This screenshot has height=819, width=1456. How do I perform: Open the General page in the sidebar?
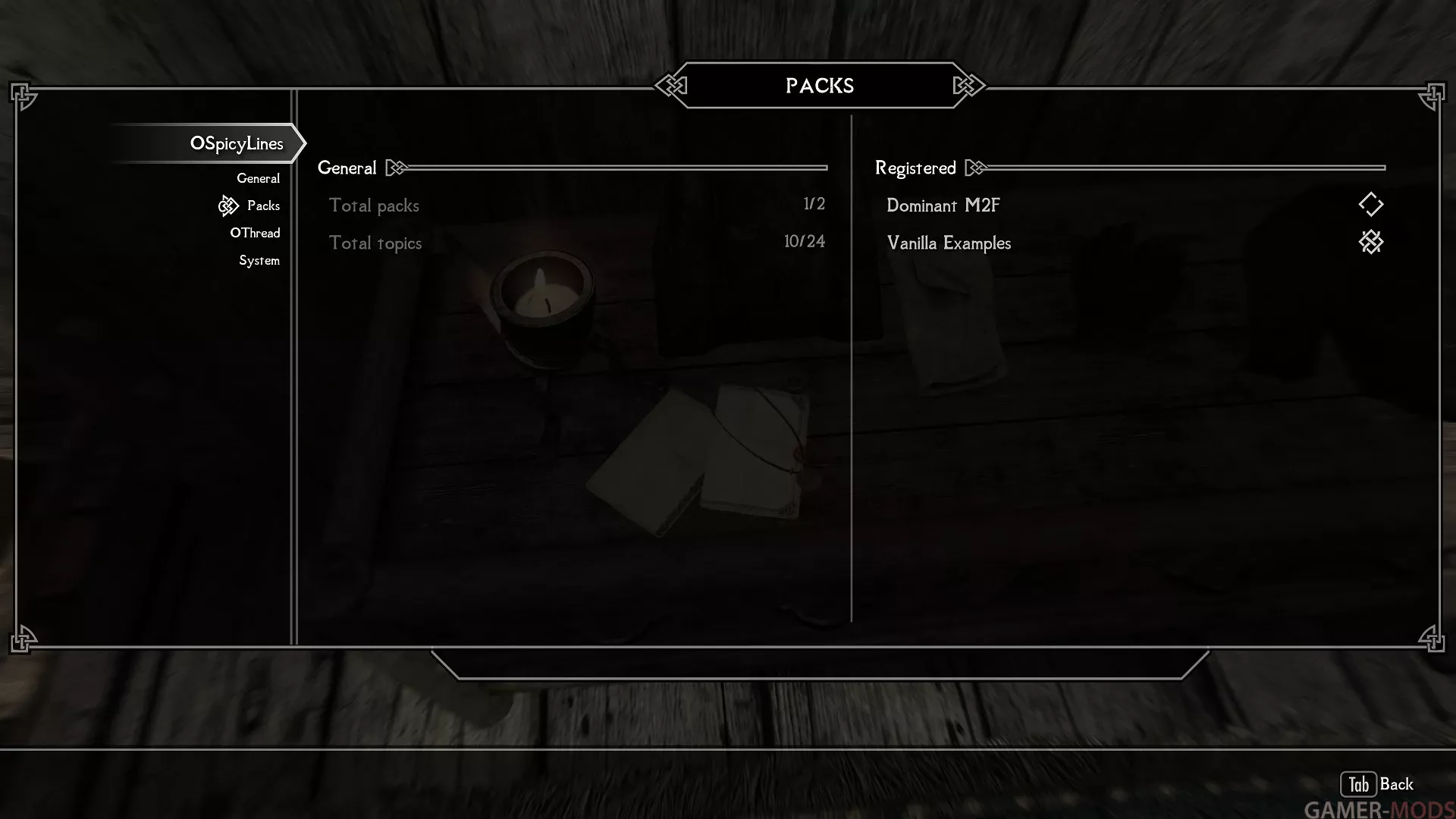click(x=258, y=178)
